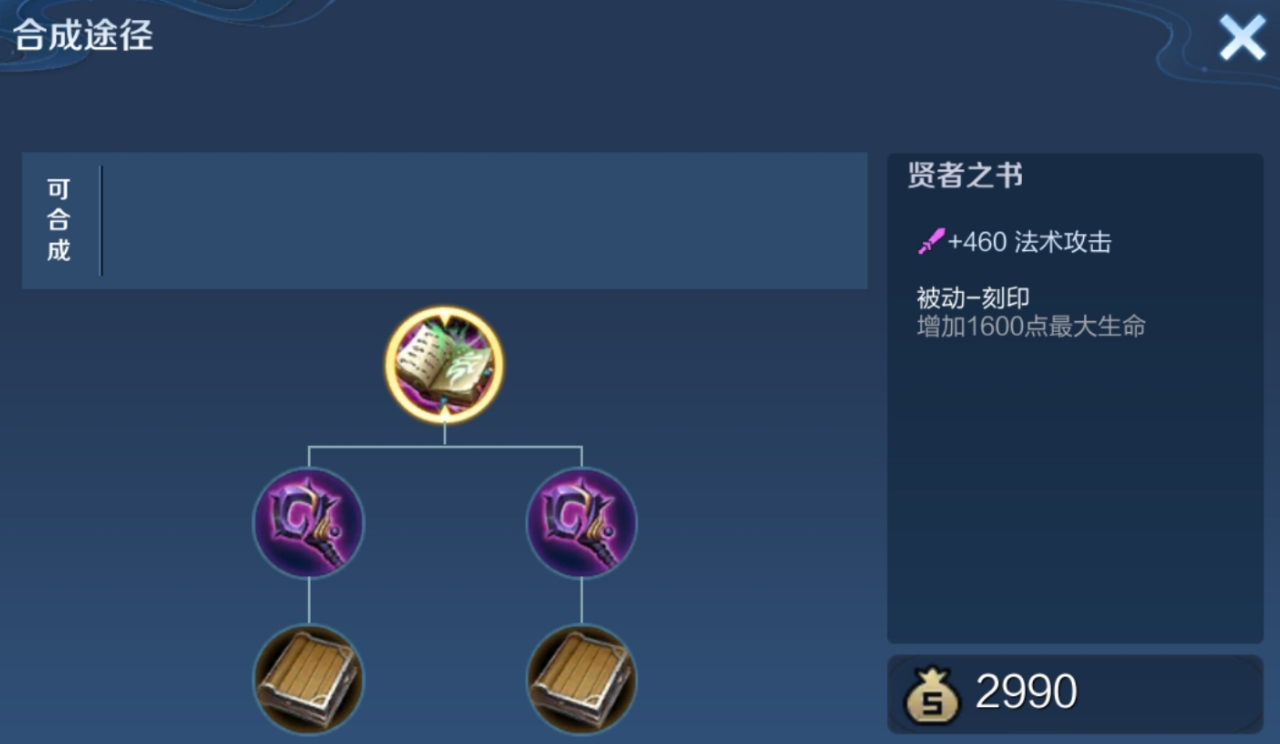1280x744 pixels.
Task: Open the right 巫术法杖 staff component icon
Action: pyautogui.click(x=580, y=523)
